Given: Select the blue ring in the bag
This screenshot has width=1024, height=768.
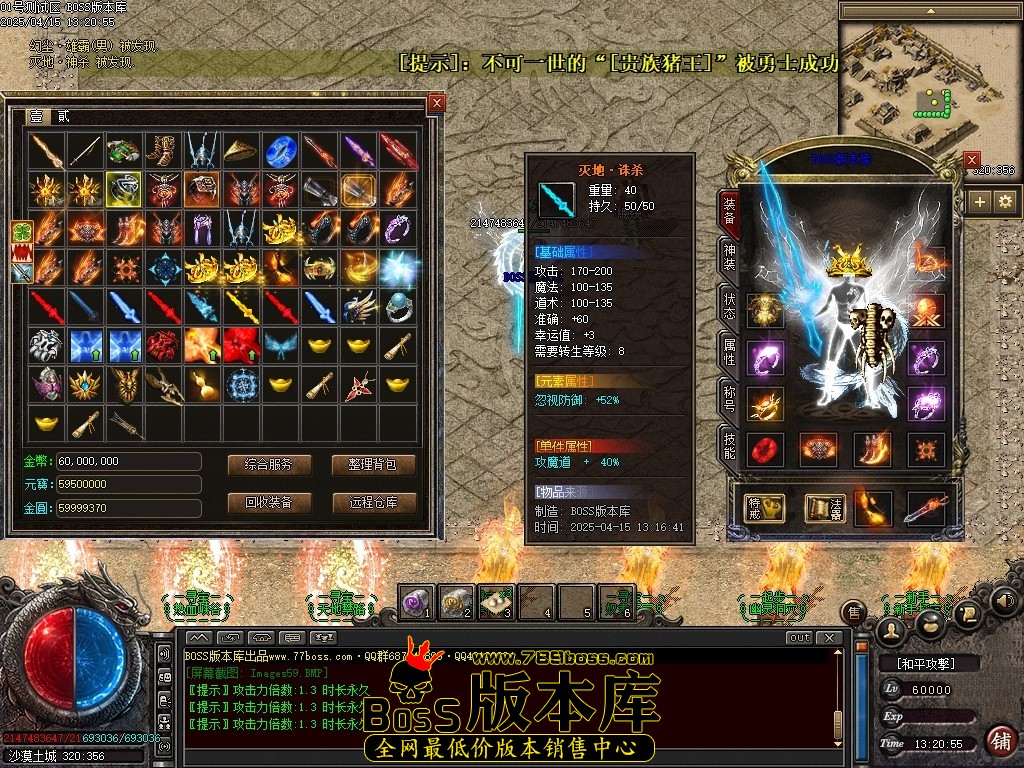Looking at the screenshot, I should coord(278,151).
